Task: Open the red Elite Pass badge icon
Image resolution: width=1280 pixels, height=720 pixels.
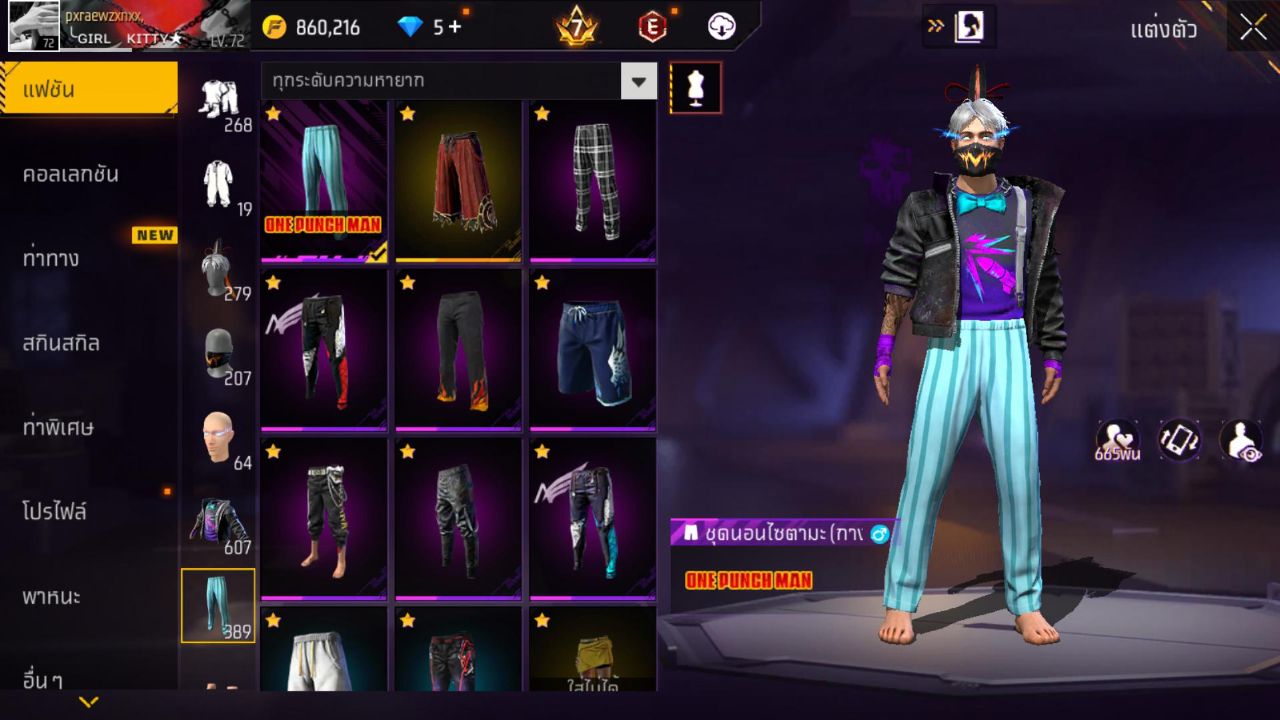Action: pos(653,27)
